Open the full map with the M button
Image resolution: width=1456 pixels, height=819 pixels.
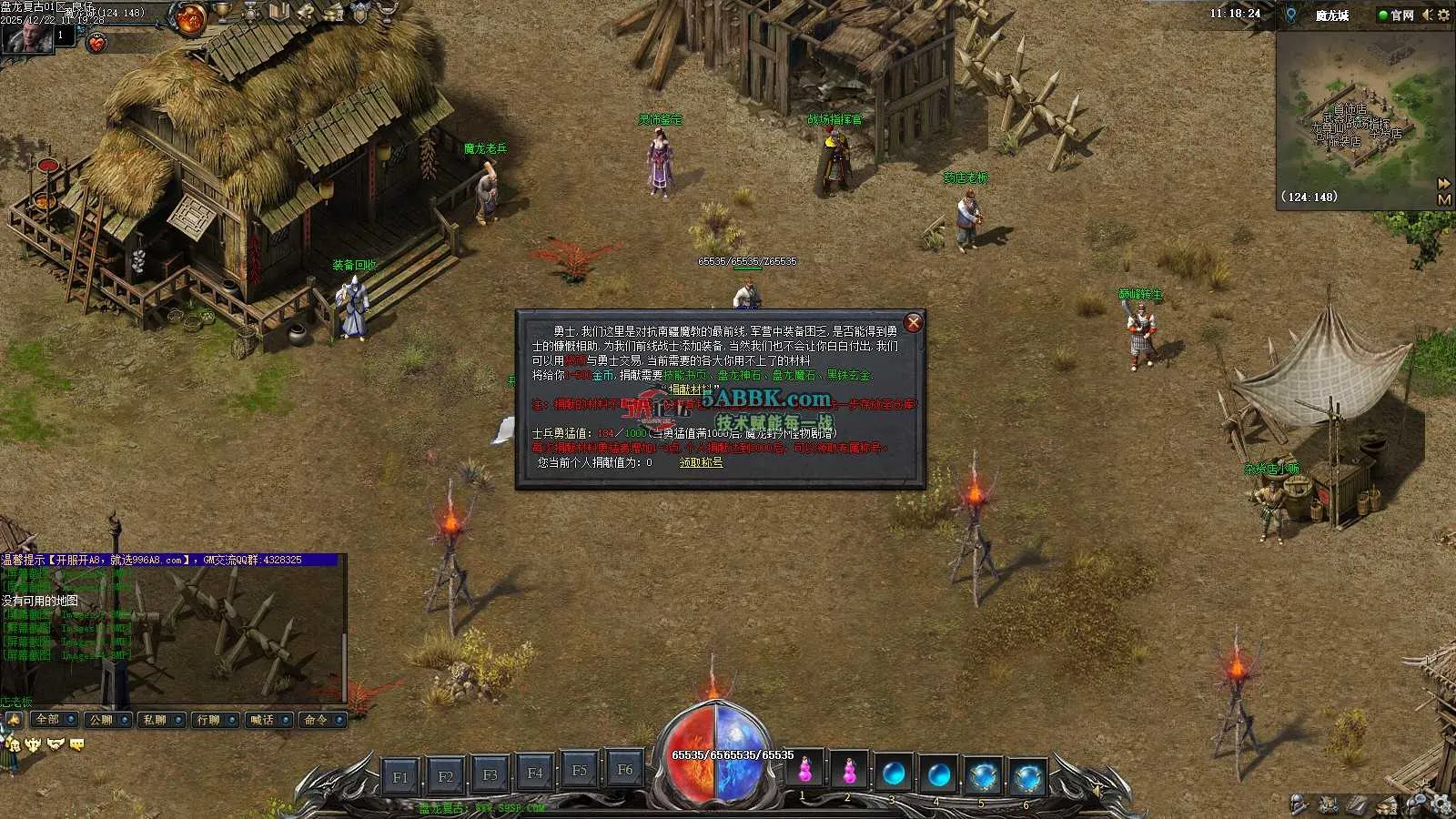(1443, 199)
